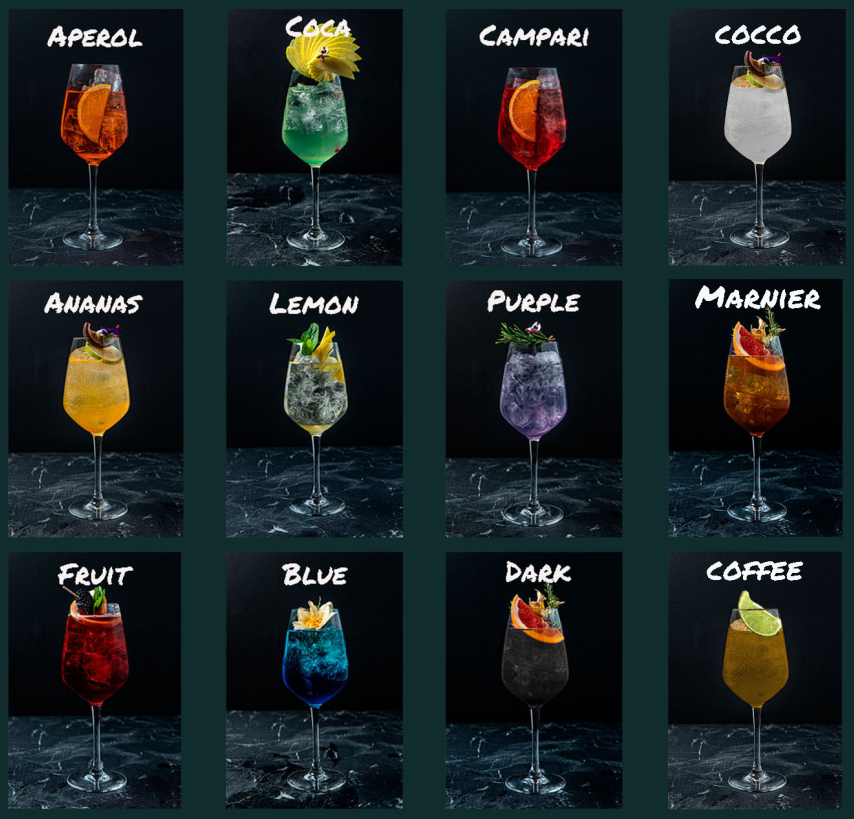Image resolution: width=854 pixels, height=819 pixels.
Task: Select the white Cocco cocktail card
Action: click(756, 137)
